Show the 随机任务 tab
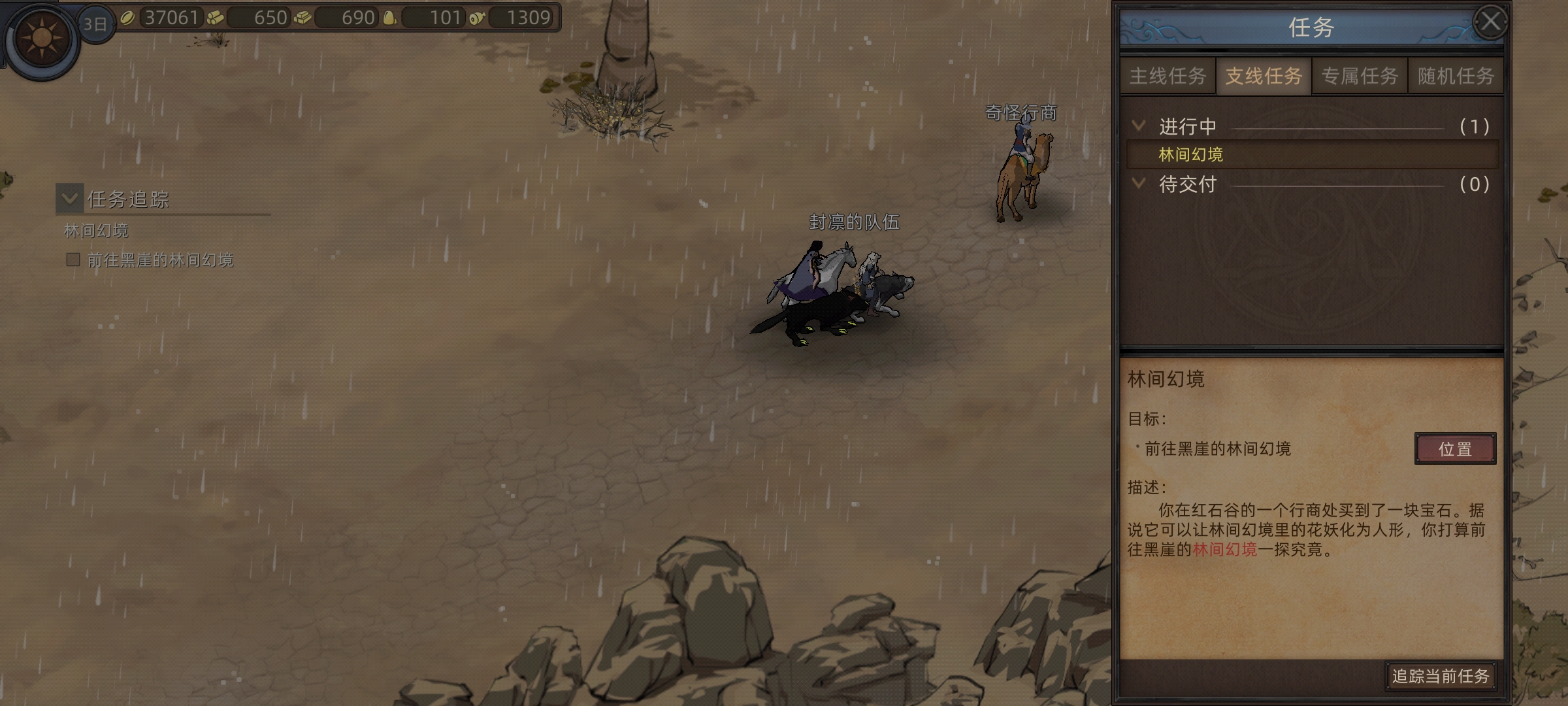 1456,76
